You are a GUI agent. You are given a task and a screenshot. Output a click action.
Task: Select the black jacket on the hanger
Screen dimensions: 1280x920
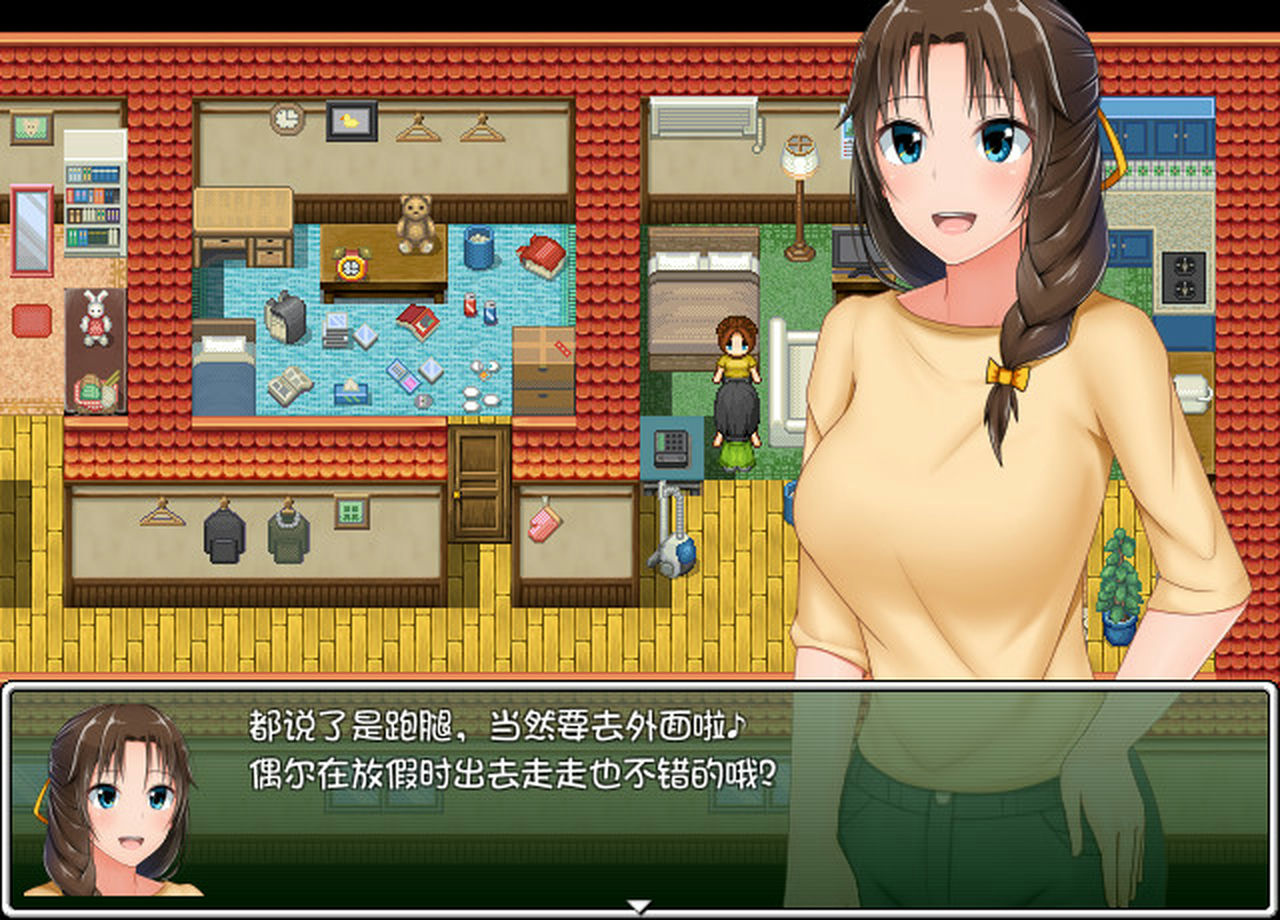(x=225, y=531)
